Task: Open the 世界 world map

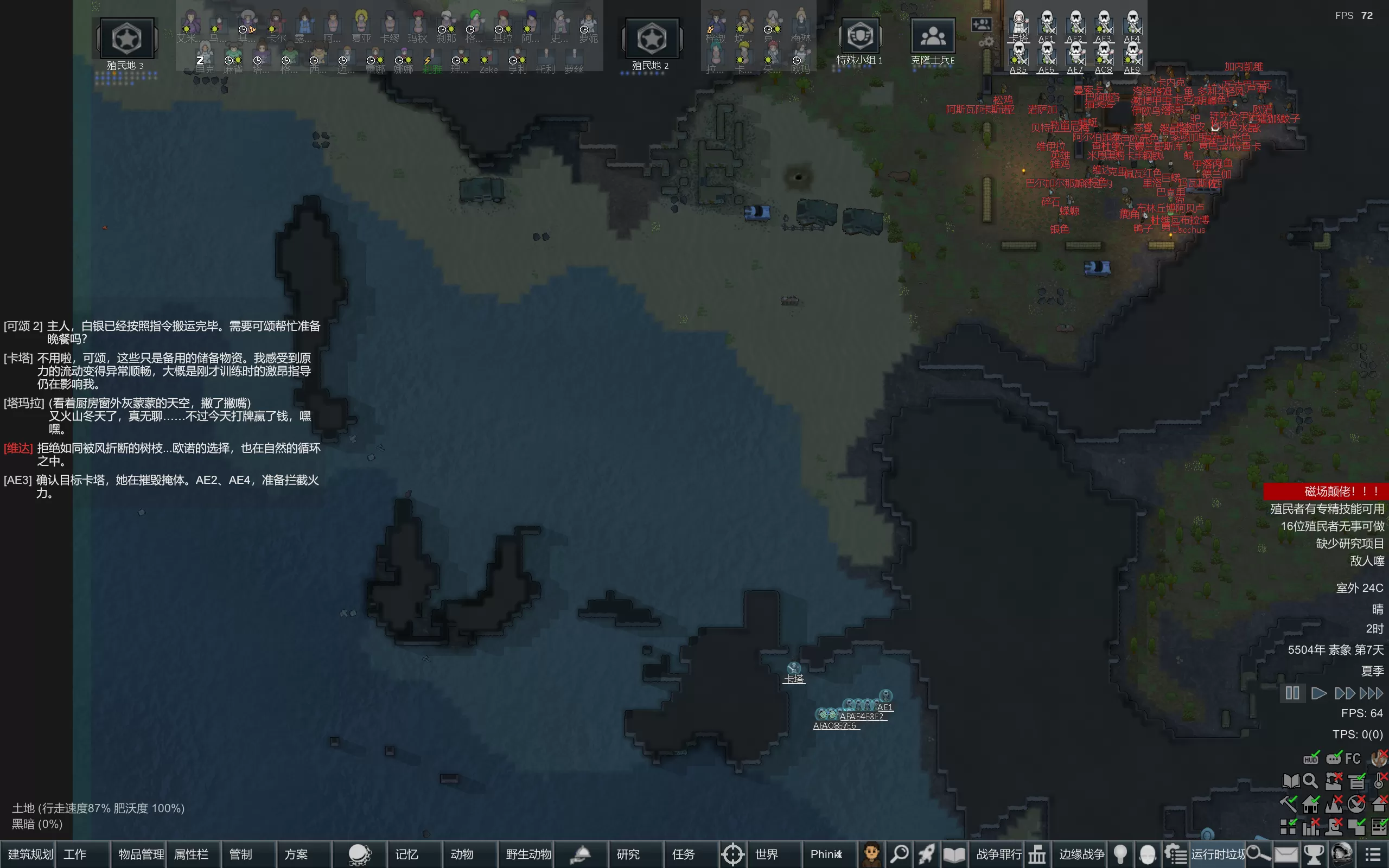Action: (x=766, y=854)
